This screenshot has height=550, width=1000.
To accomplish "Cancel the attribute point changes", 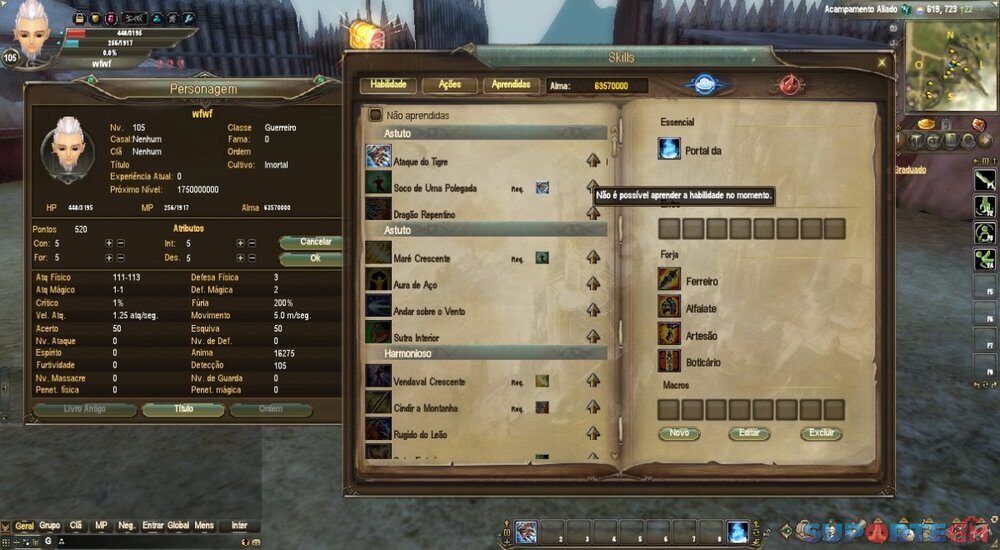I will (314, 242).
